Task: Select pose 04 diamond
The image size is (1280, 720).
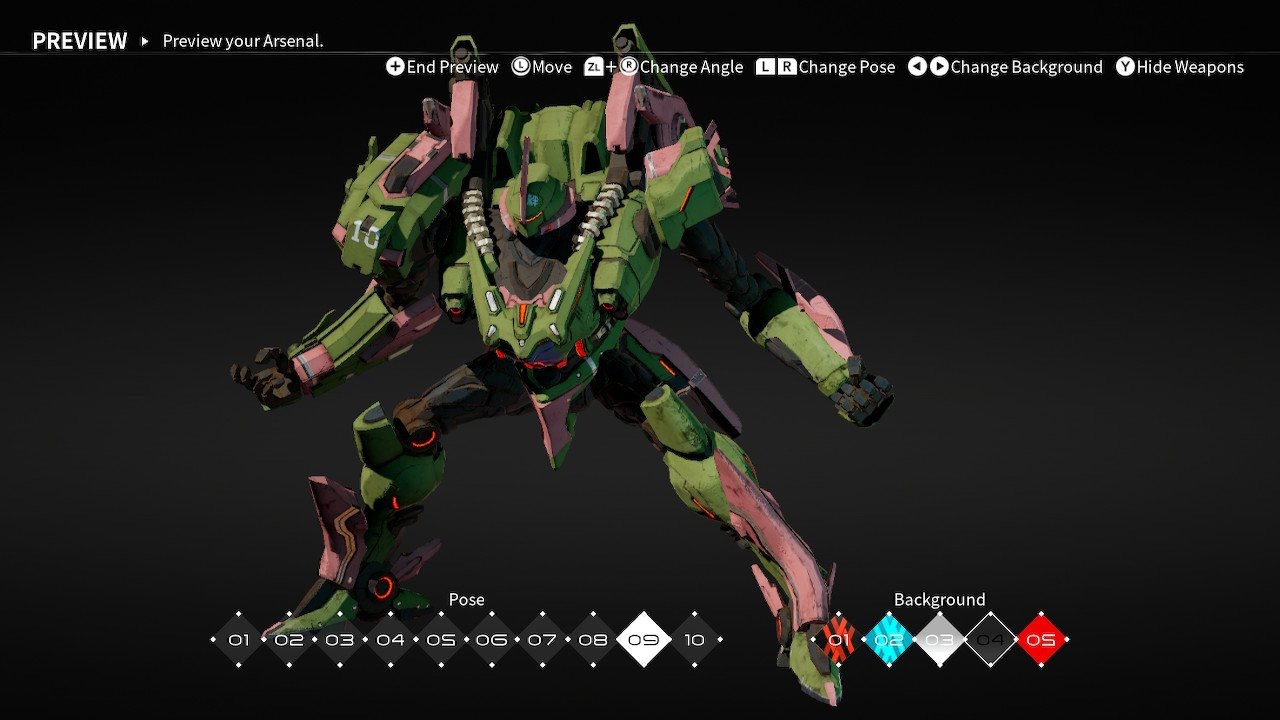Action: click(x=391, y=640)
